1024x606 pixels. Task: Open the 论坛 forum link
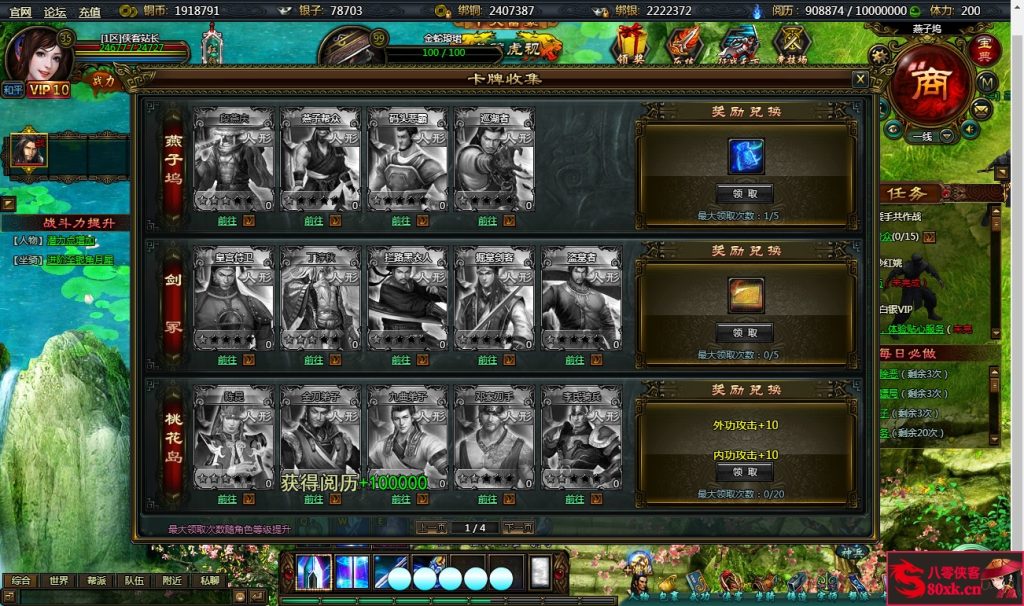(x=55, y=11)
